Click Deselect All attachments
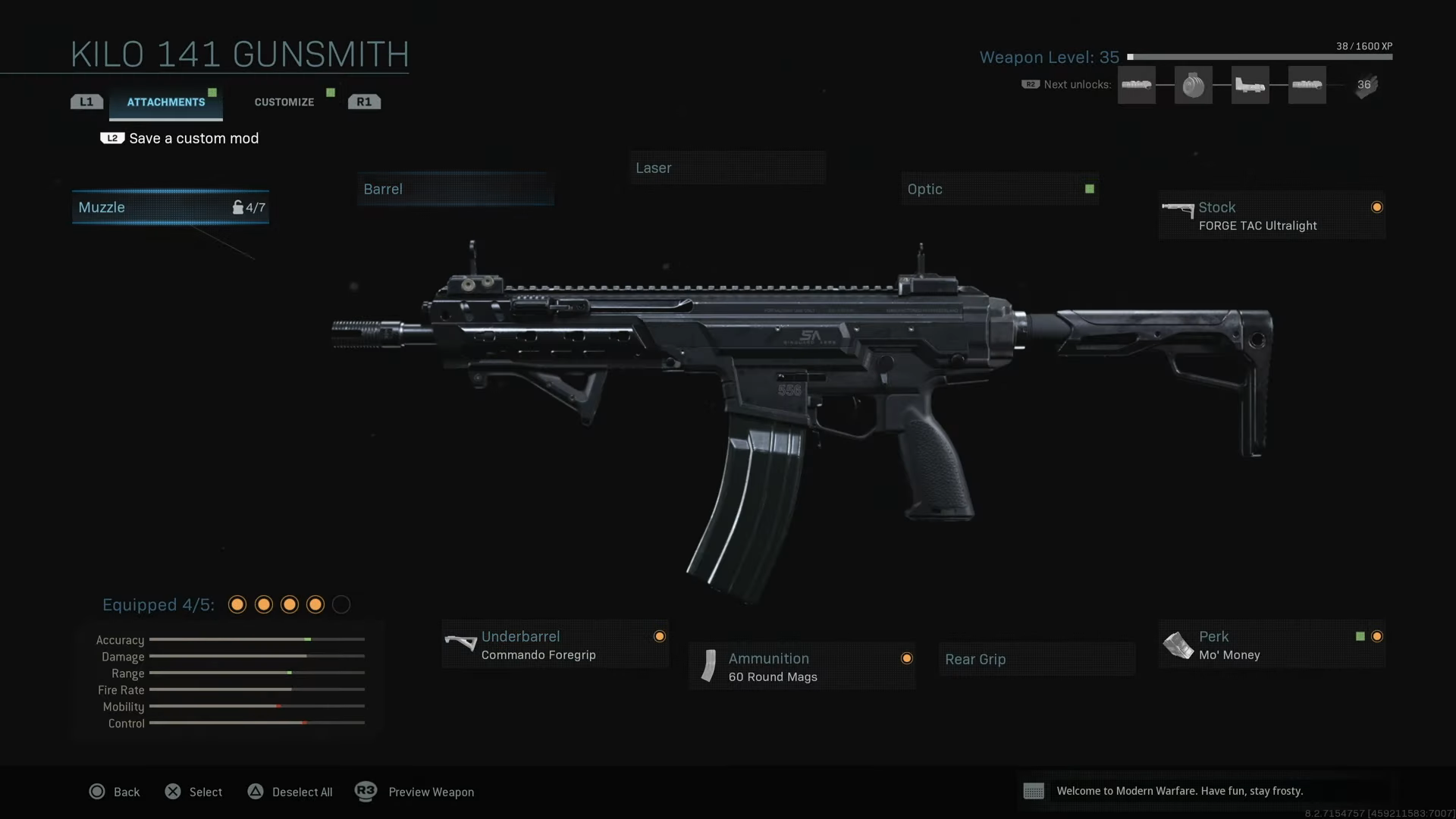 tap(290, 792)
